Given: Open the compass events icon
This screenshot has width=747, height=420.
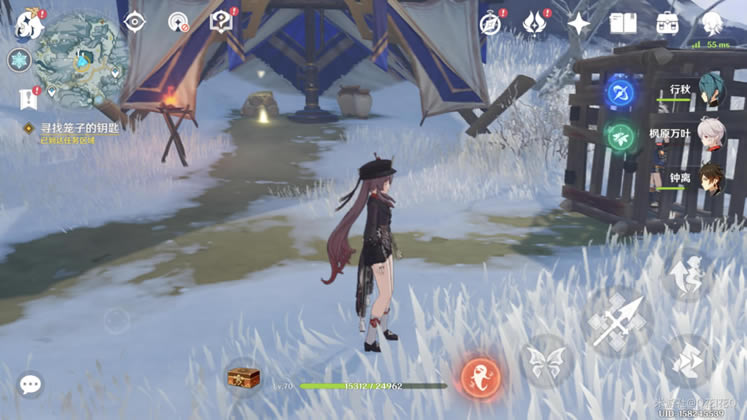Looking at the screenshot, I should pos(491,23).
